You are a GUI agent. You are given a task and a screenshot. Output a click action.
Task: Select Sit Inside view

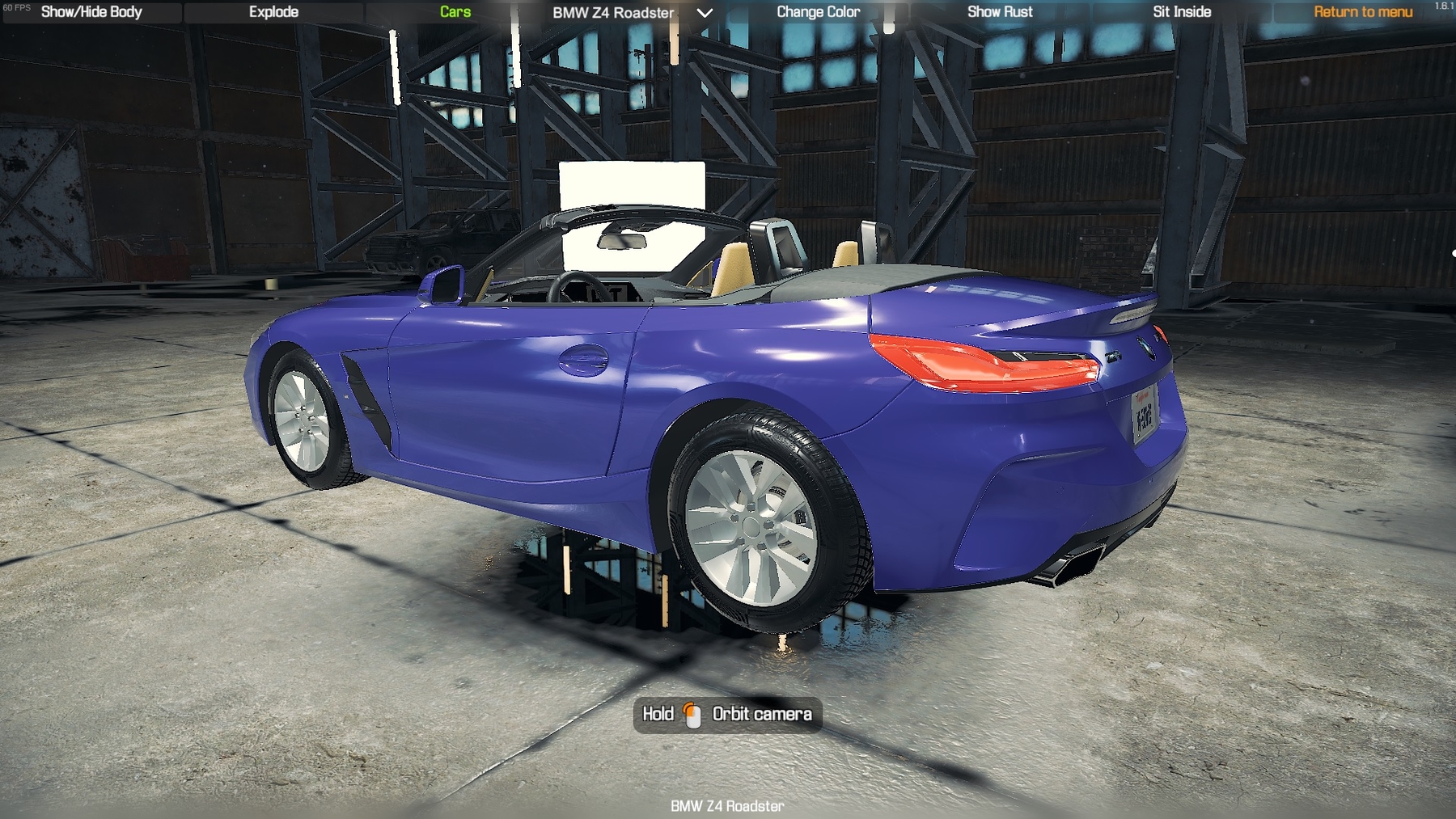click(1182, 12)
